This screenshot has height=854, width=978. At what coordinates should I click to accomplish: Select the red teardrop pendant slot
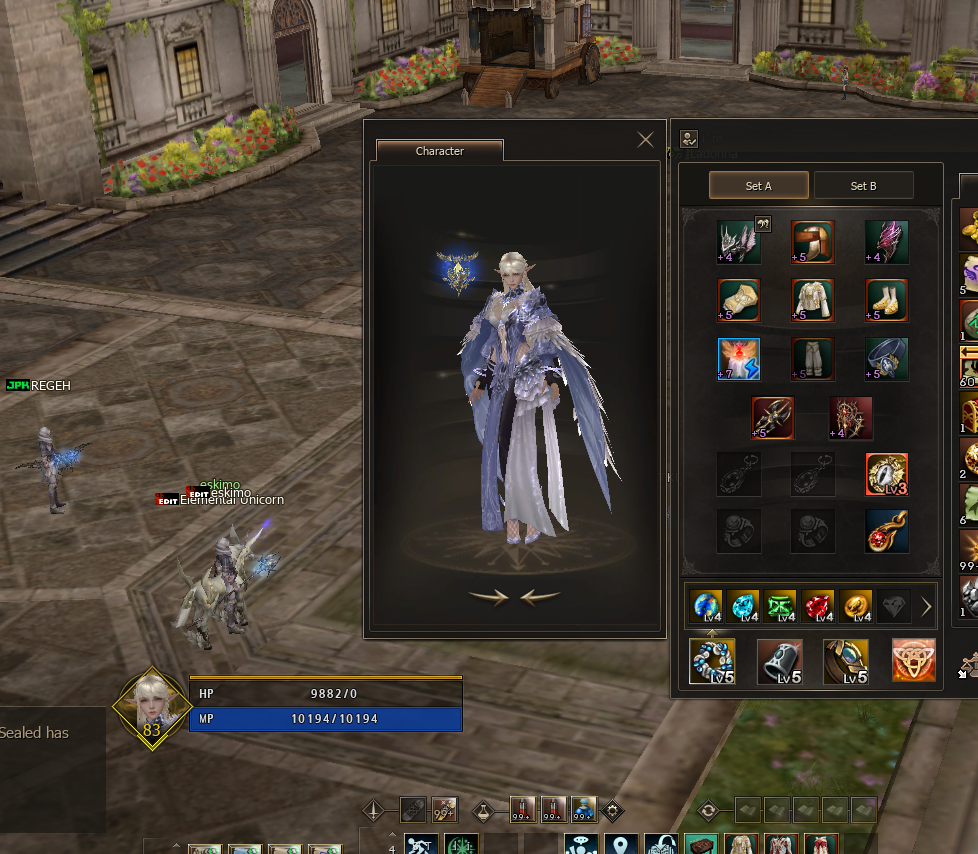click(x=887, y=531)
